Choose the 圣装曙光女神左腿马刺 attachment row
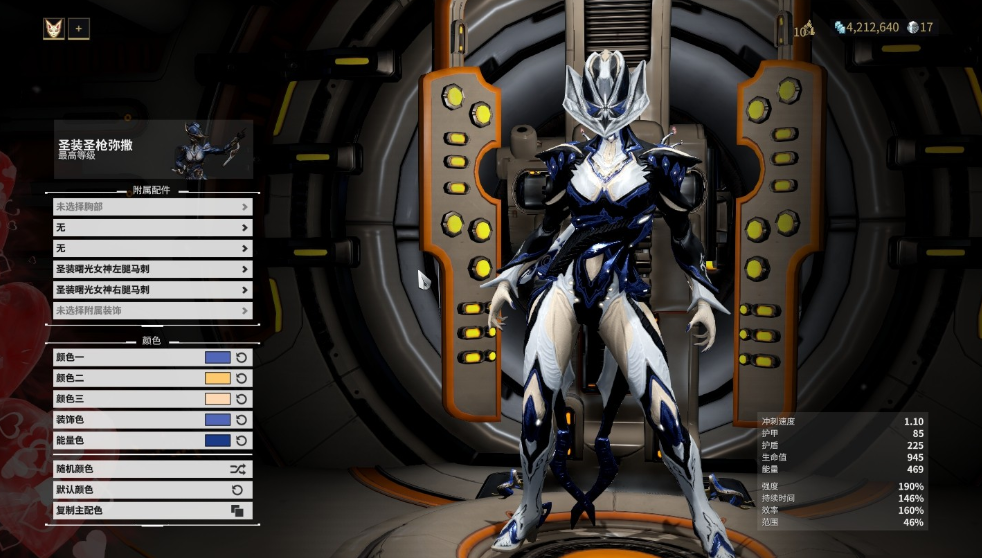The width and height of the screenshot is (982, 558). click(152, 269)
